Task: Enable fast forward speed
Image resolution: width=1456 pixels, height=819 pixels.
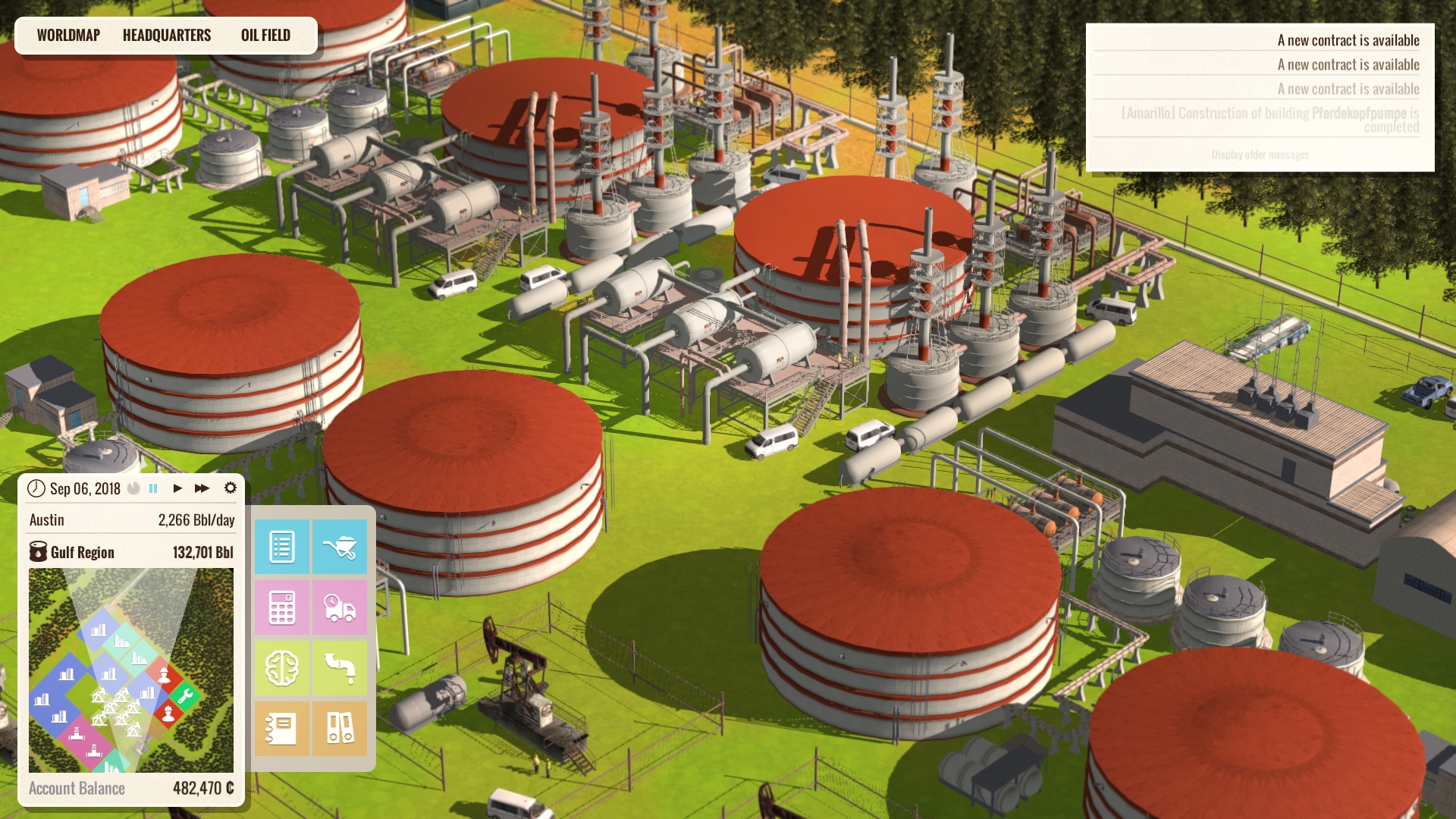Action: pyautogui.click(x=201, y=488)
